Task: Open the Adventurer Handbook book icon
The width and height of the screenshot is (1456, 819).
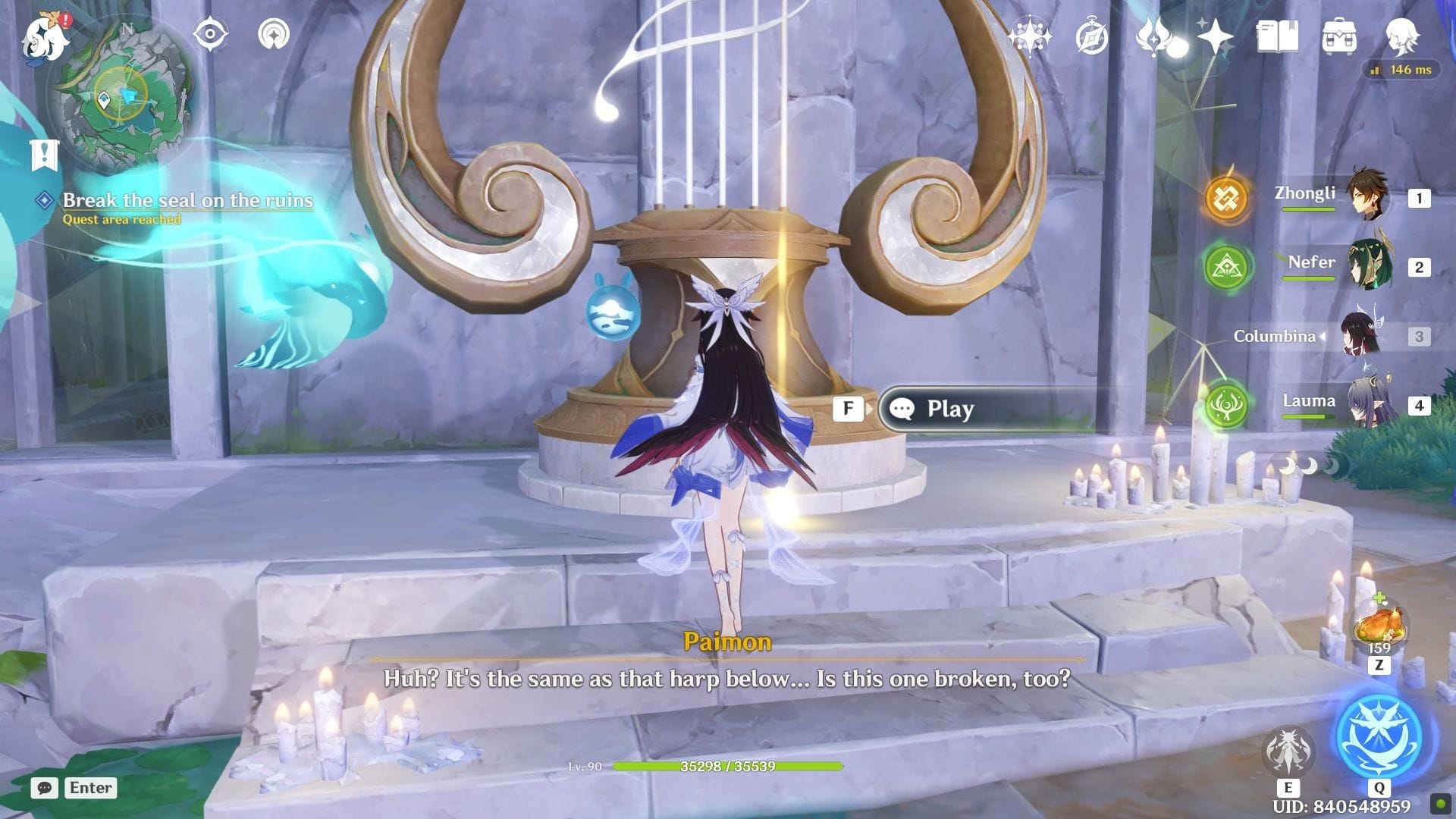Action: [x=1277, y=36]
